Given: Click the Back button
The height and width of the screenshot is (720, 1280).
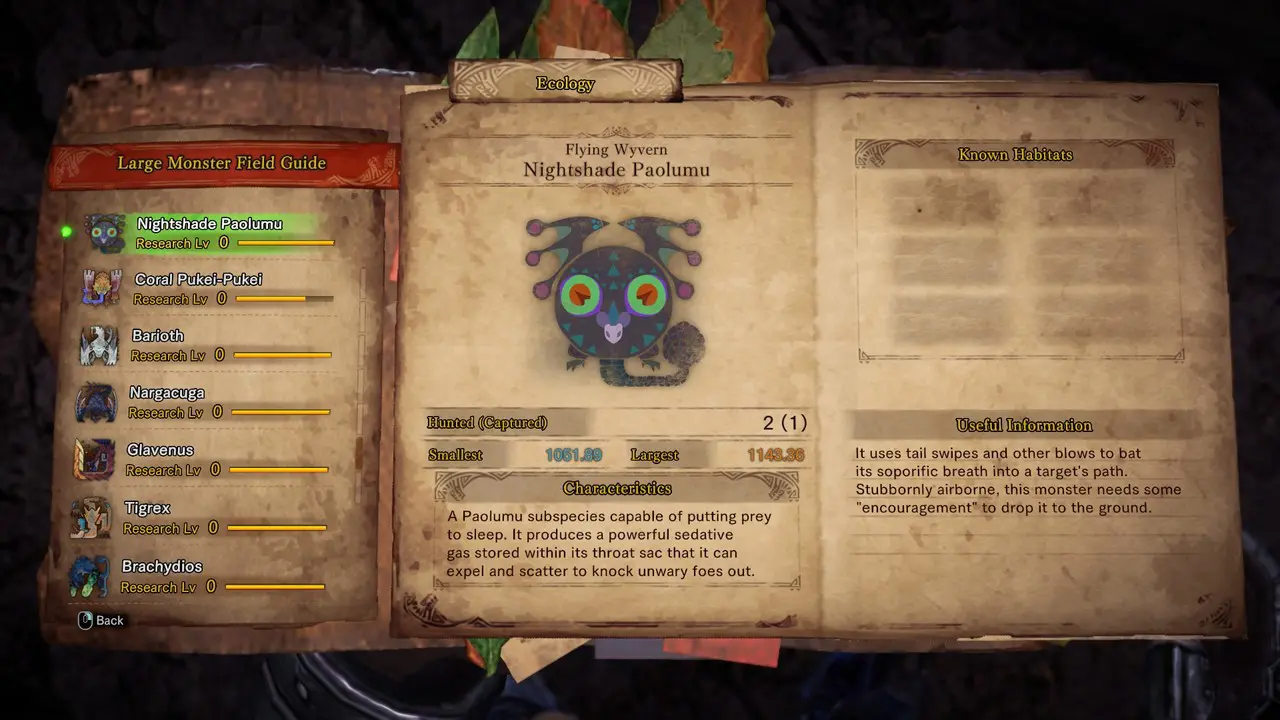Looking at the screenshot, I should pyautogui.click(x=101, y=620).
